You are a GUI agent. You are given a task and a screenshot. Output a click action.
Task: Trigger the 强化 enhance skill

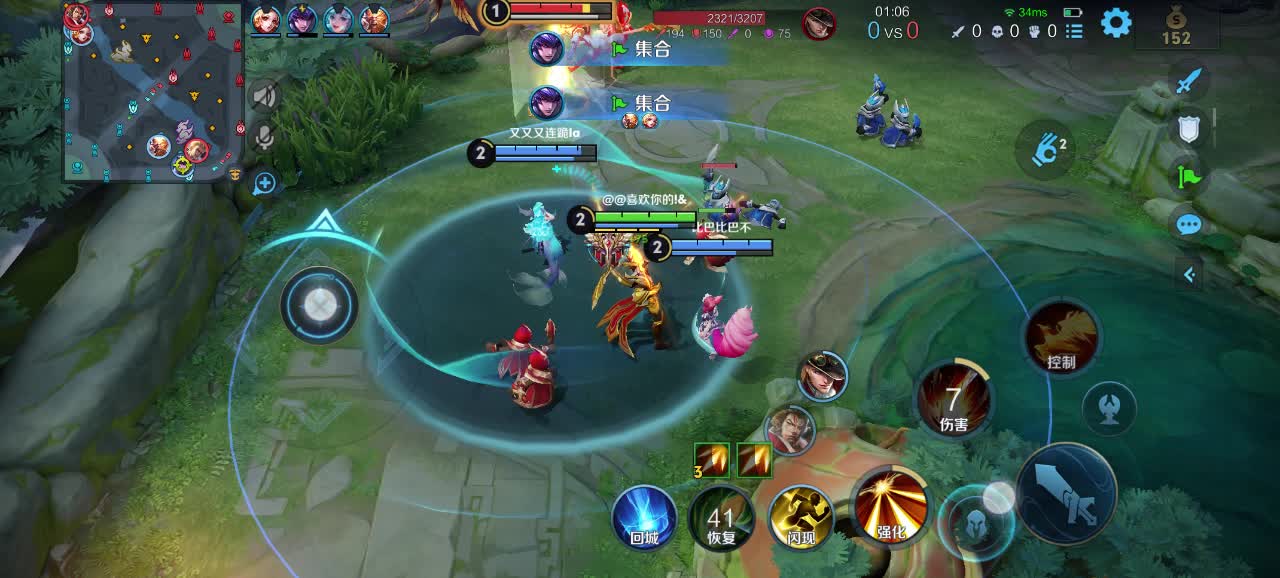(889, 504)
